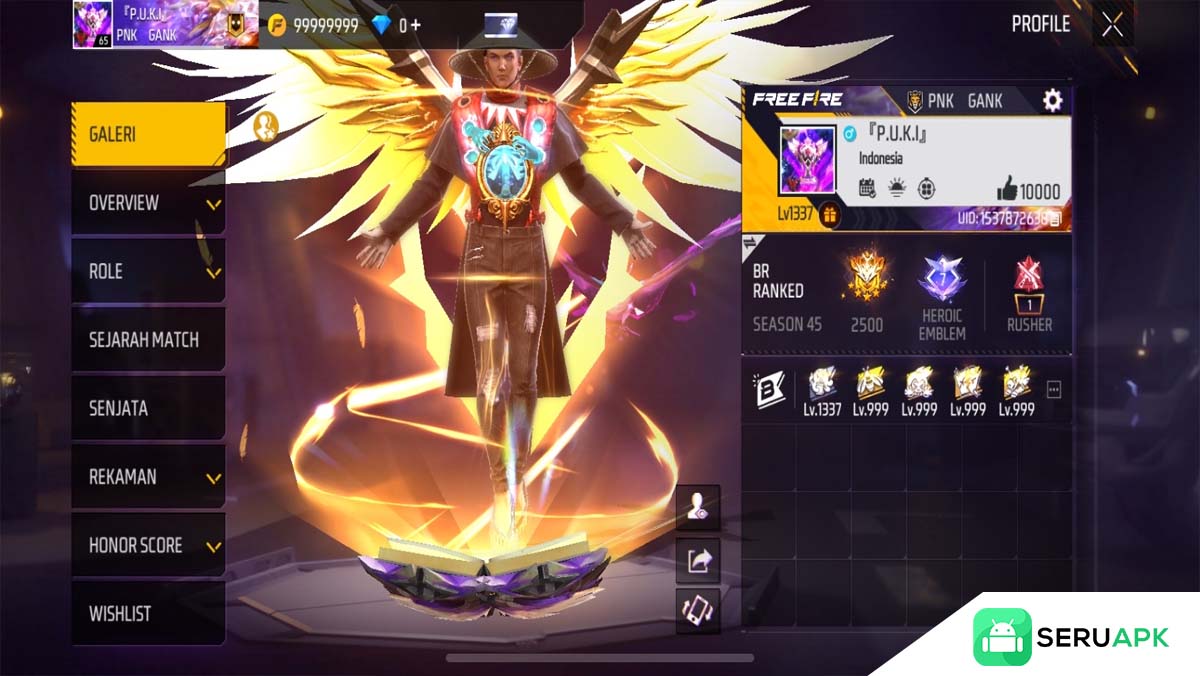Switch to the Role tab
Image resolution: width=1200 pixels, height=676 pixels.
coord(148,272)
